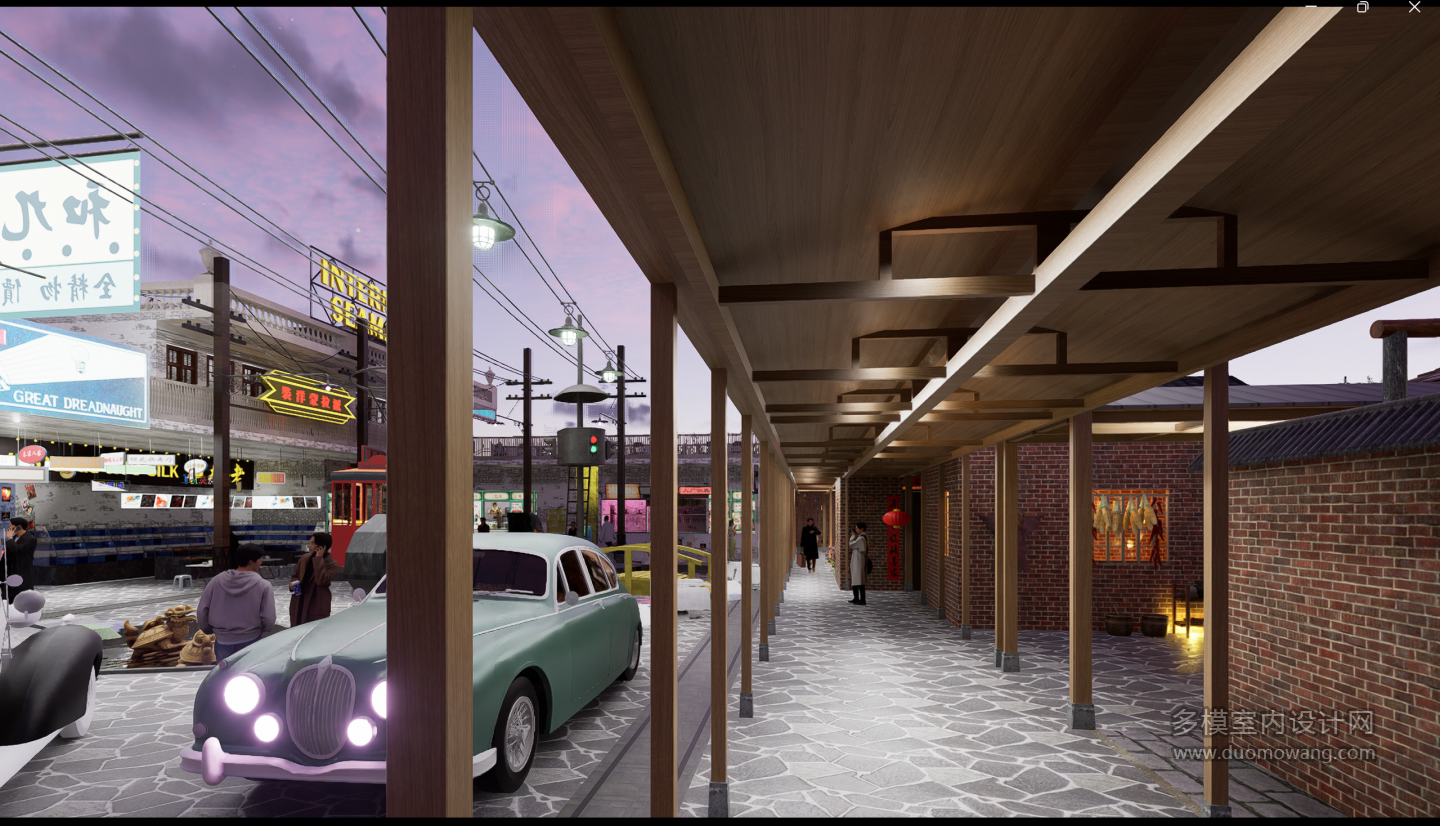Viewport: 1440px width, 826px height.
Task: Close the window with the X button
Action: [x=1414, y=7]
